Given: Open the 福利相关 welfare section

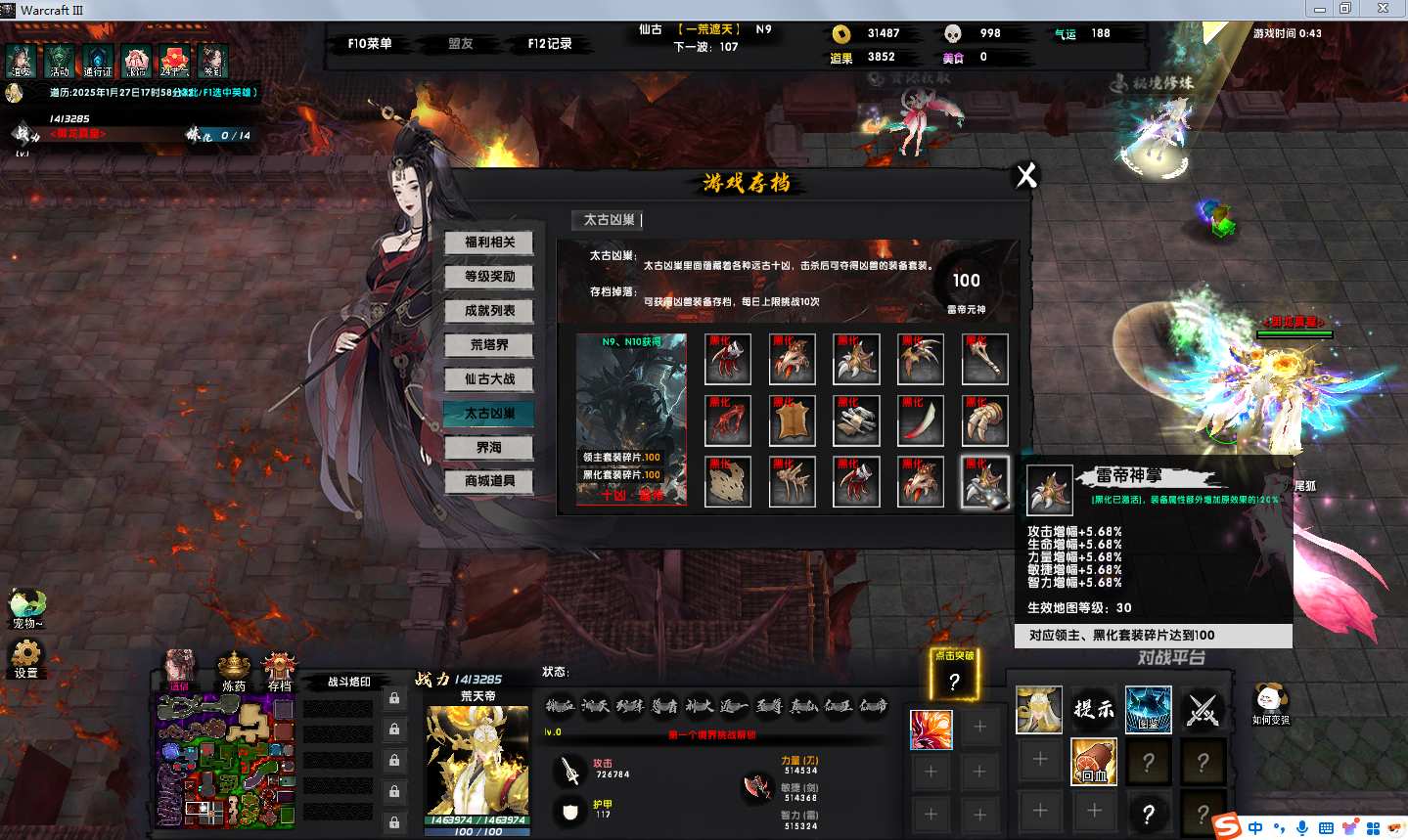Looking at the screenshot, I should pos(489,243).
